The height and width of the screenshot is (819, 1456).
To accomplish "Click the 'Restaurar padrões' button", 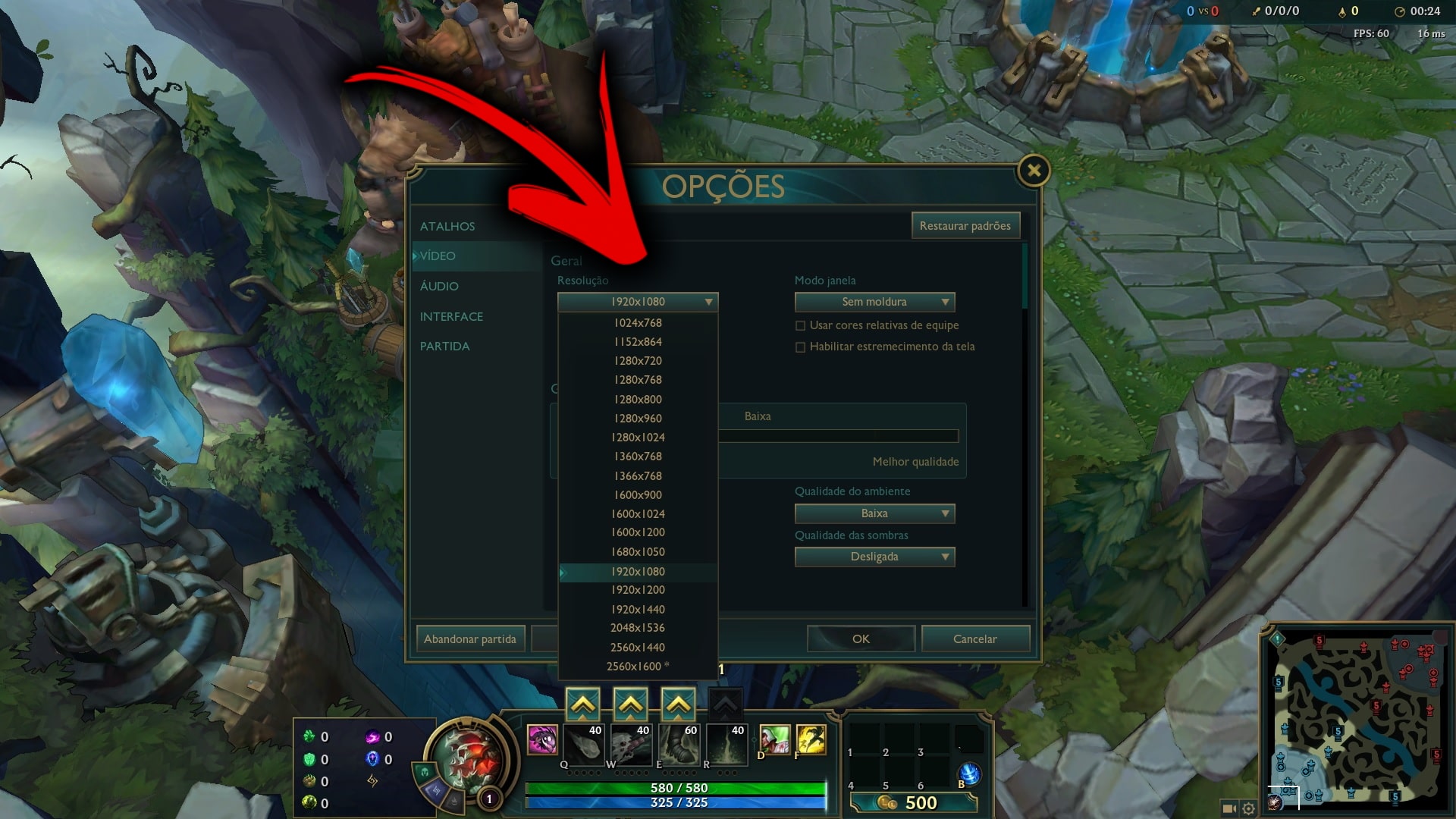I will (965, 225).
